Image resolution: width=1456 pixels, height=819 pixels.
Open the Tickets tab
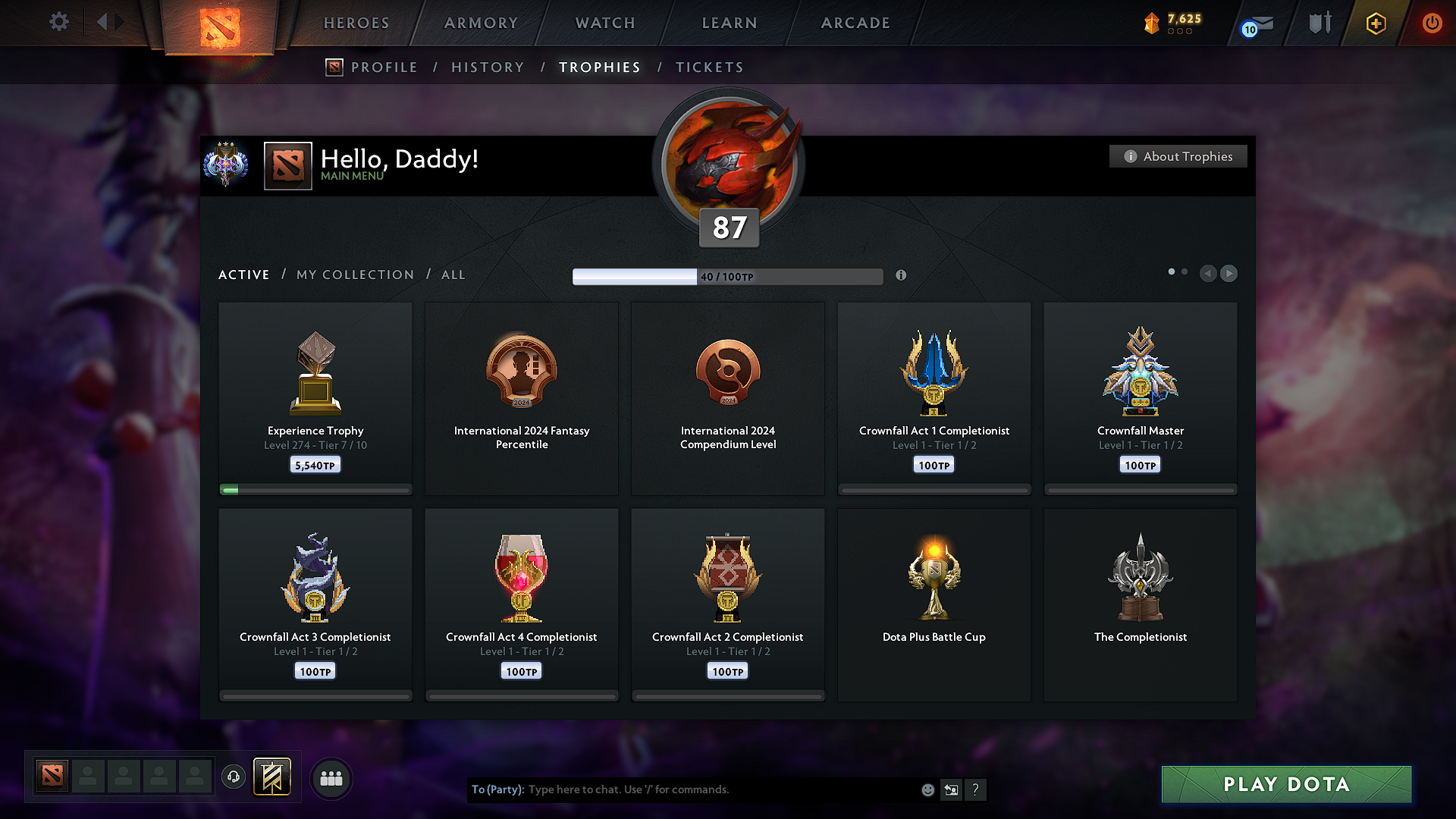709,67
